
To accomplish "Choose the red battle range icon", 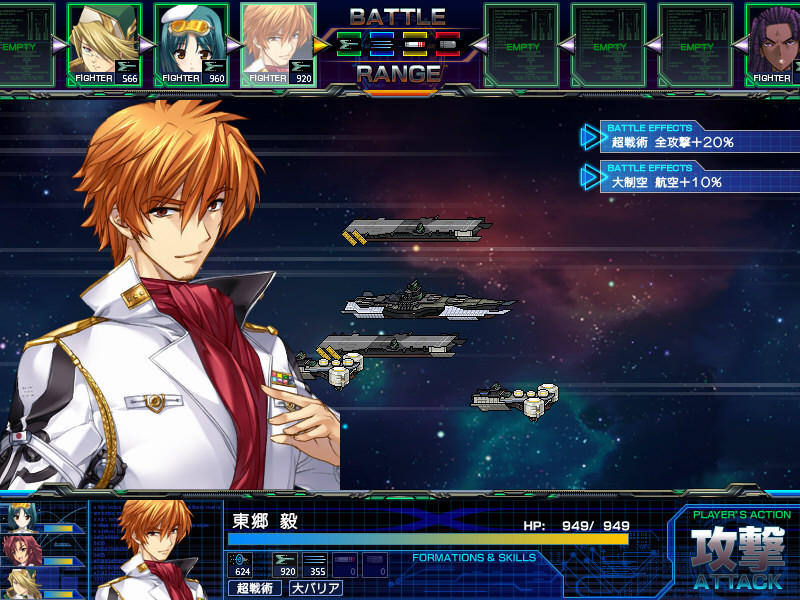I will point(446,44).
